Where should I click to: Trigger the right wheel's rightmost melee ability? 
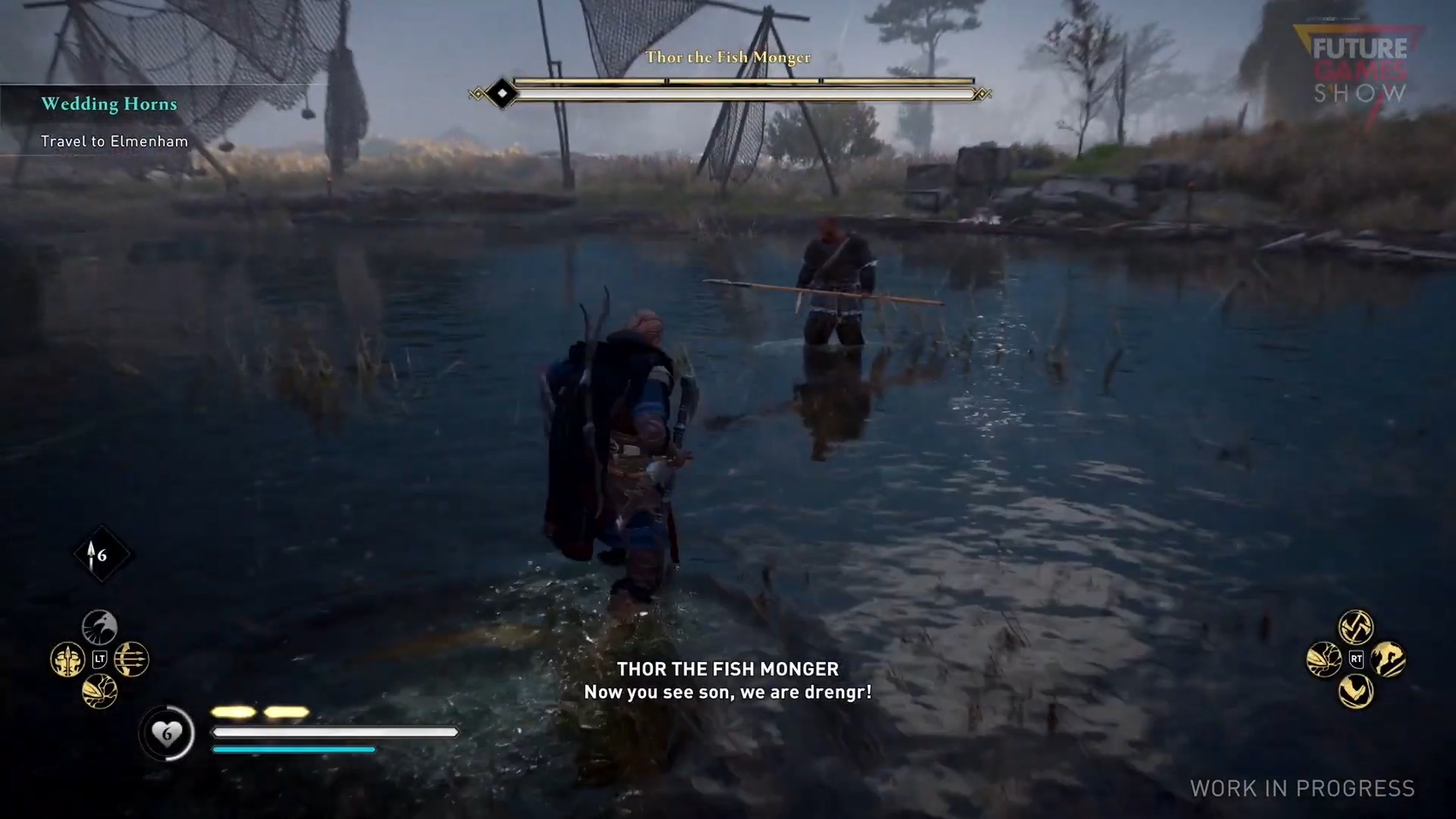tap(1388, 660)
